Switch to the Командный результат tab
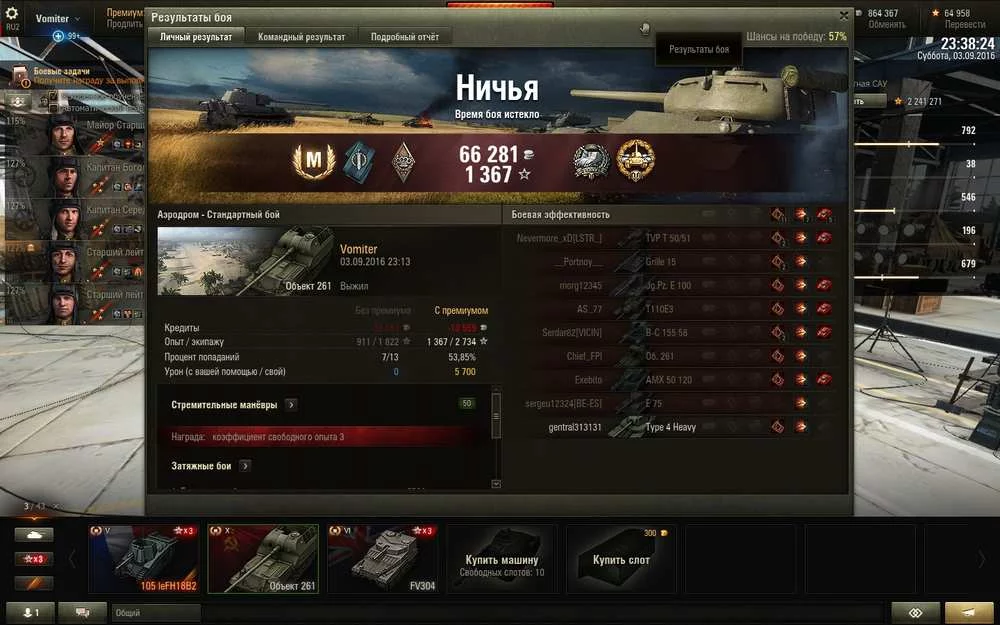 click(301, 37)
